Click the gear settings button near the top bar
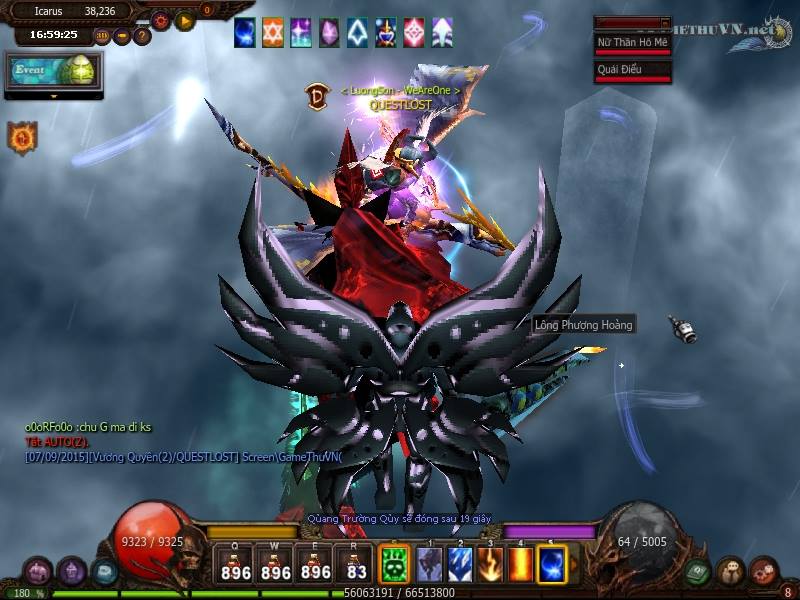 click(161, 19)
